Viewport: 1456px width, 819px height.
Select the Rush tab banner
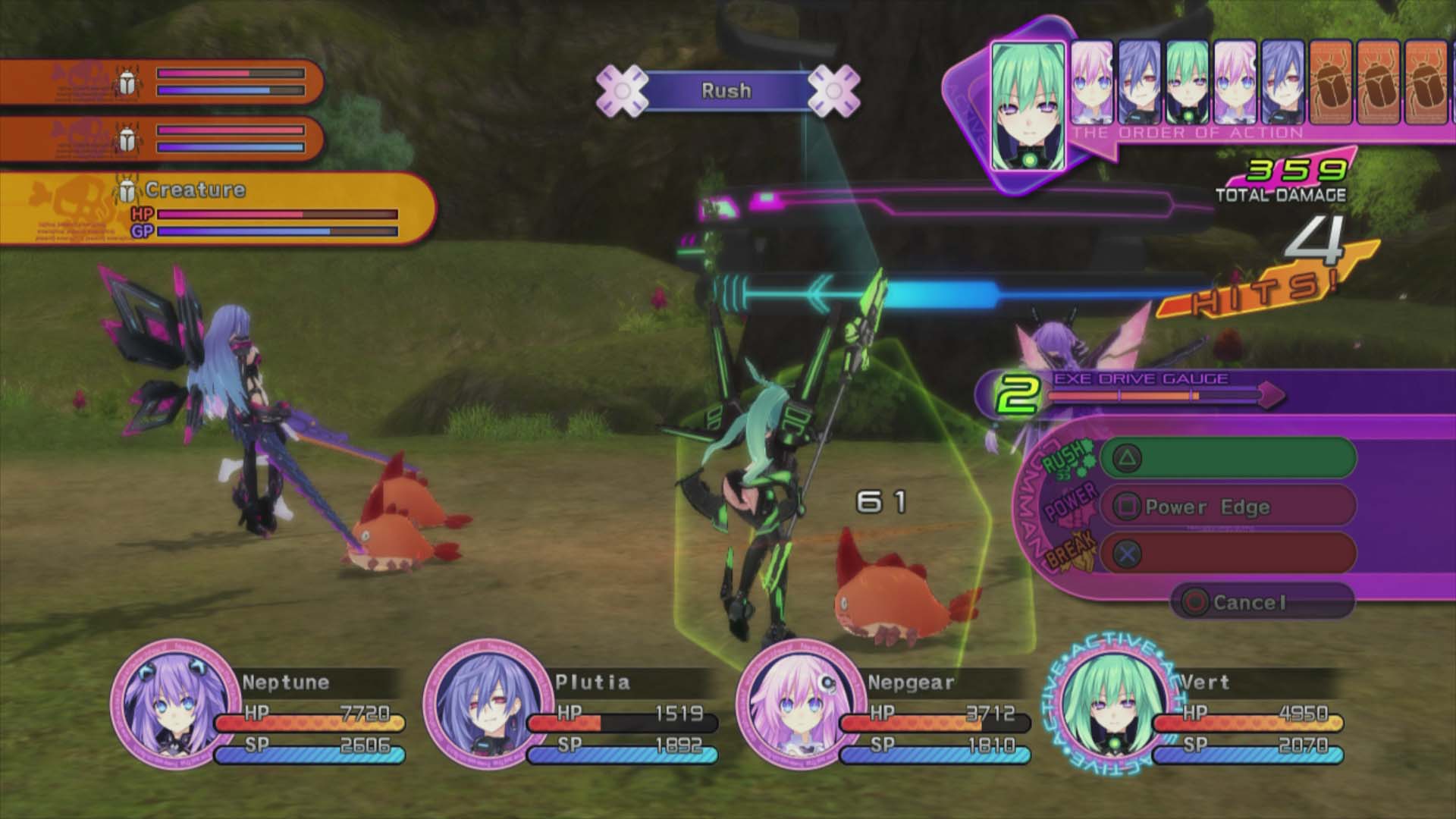726,90
